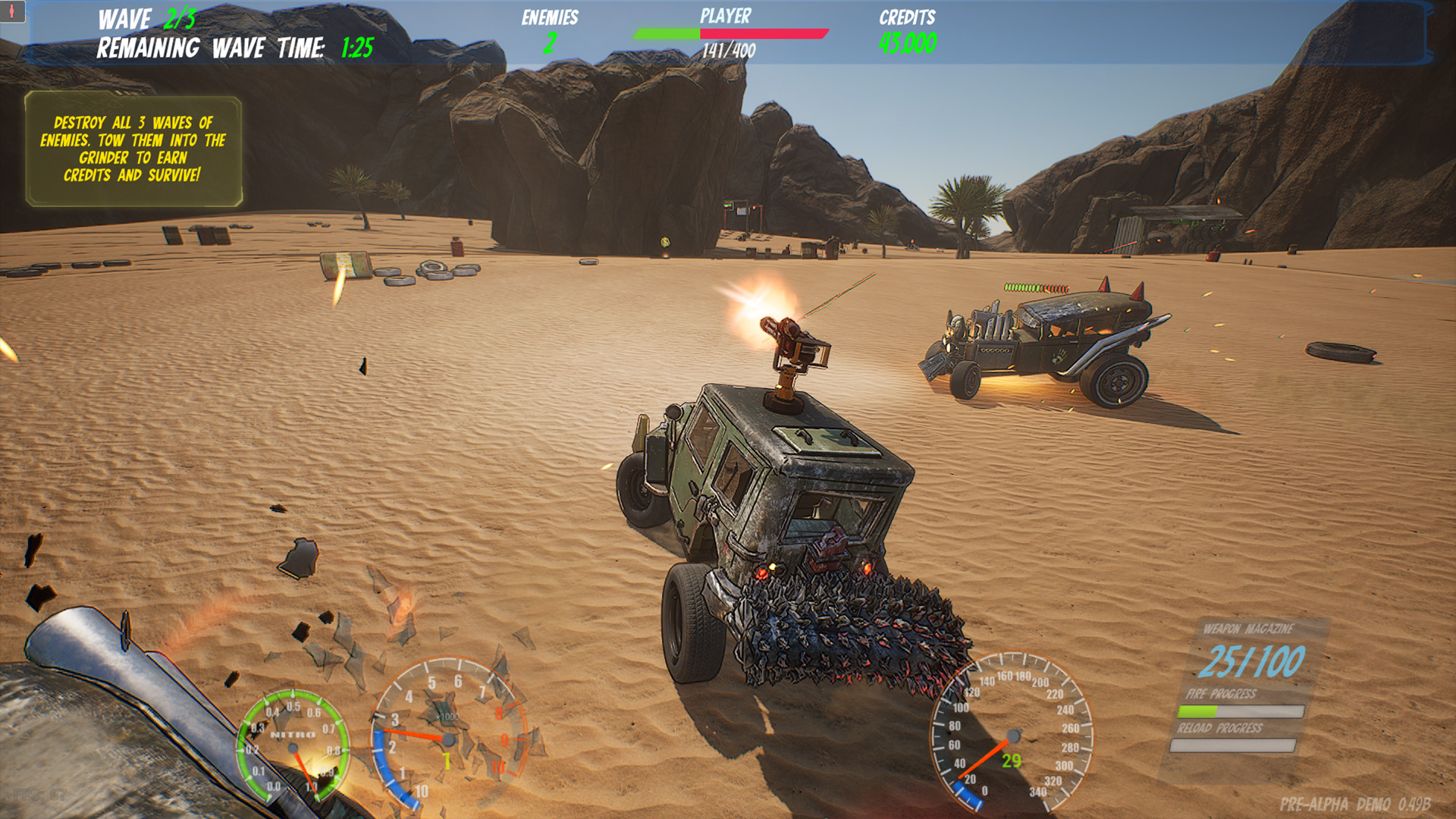Image resolution: width=1456 pixels, height=819 pixels.
Task: Select the wave objective tracker panel
Action: coord(133,149)
